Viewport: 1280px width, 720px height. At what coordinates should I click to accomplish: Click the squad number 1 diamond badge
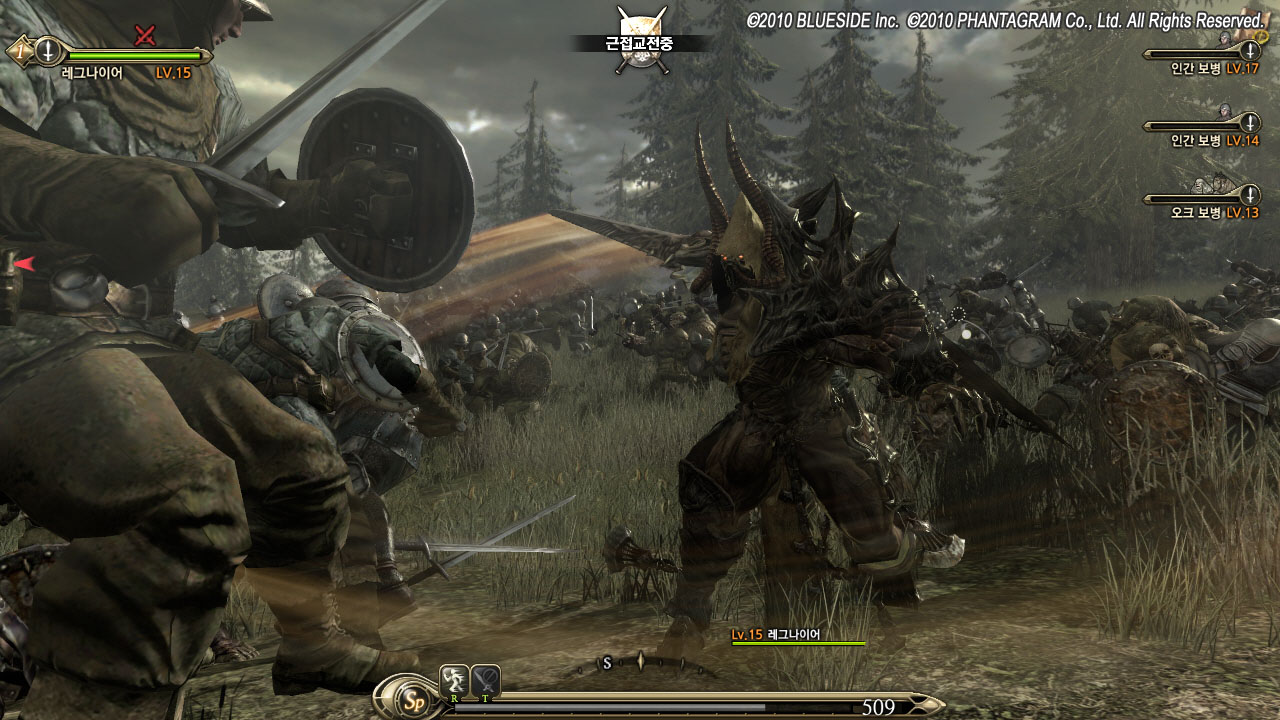pos(17,50)
